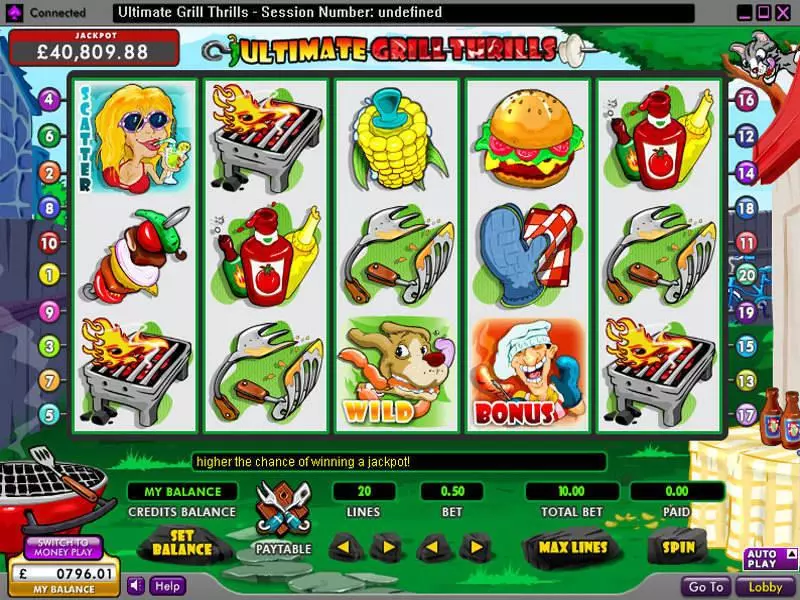Click the Go To button
The height and width of the screenshot is (600, 800).
(x=706, y=587)
